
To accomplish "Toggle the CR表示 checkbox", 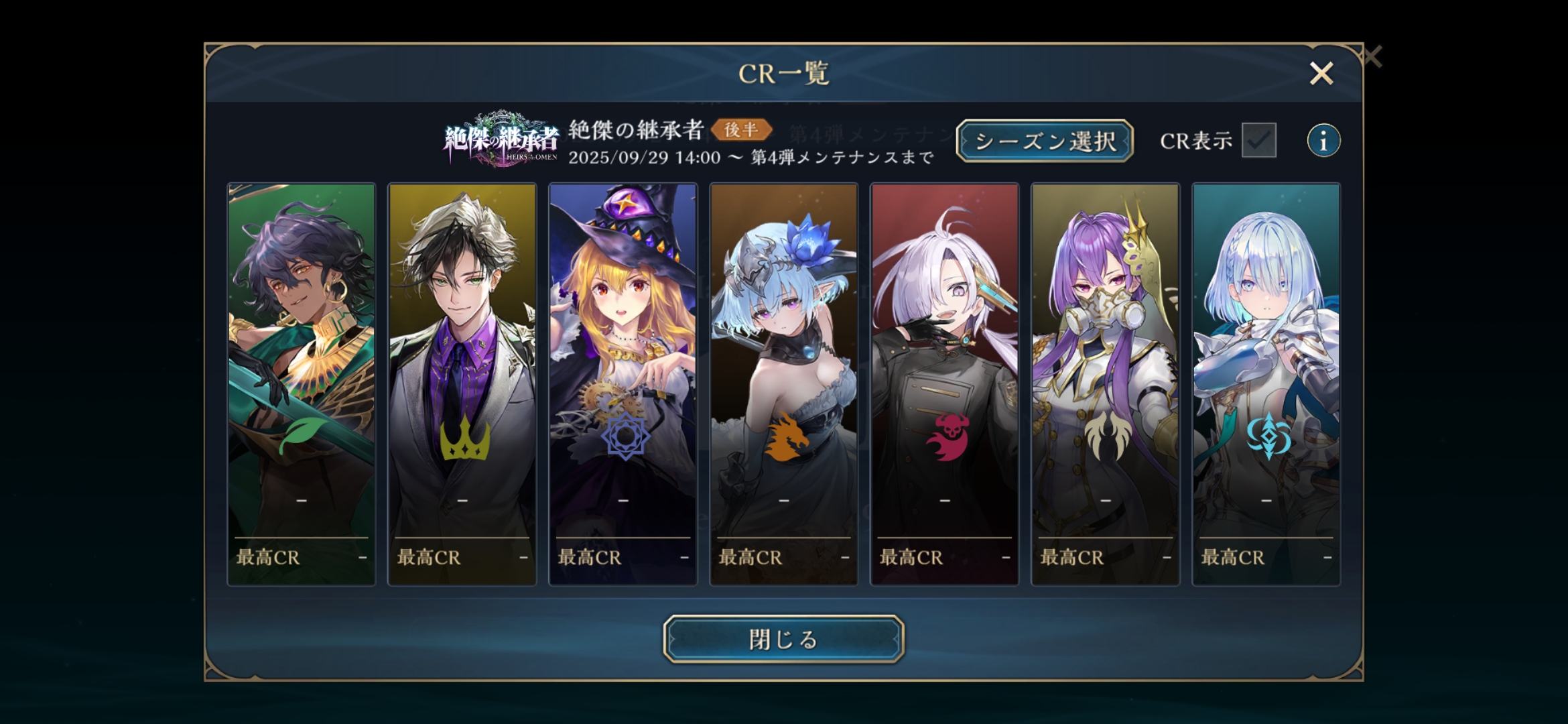I will [x=1258, y=141].
